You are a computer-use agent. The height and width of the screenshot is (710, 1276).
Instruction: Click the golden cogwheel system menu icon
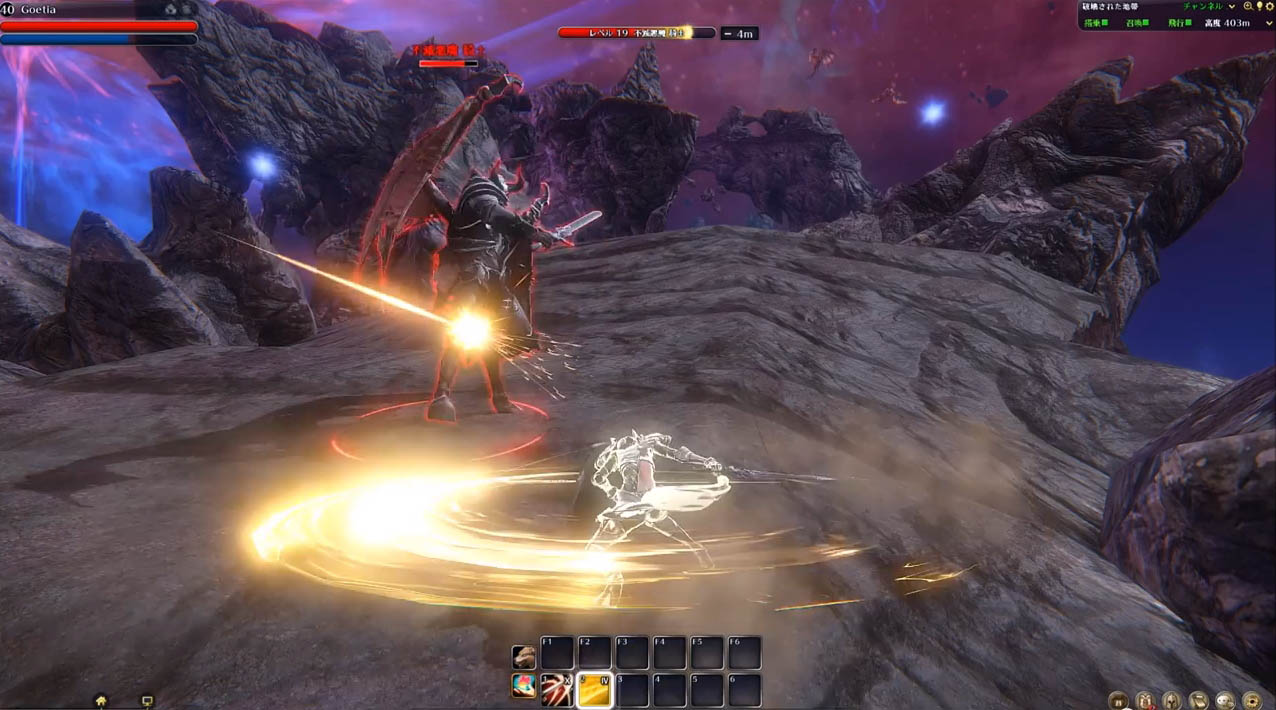[1251, 700]
